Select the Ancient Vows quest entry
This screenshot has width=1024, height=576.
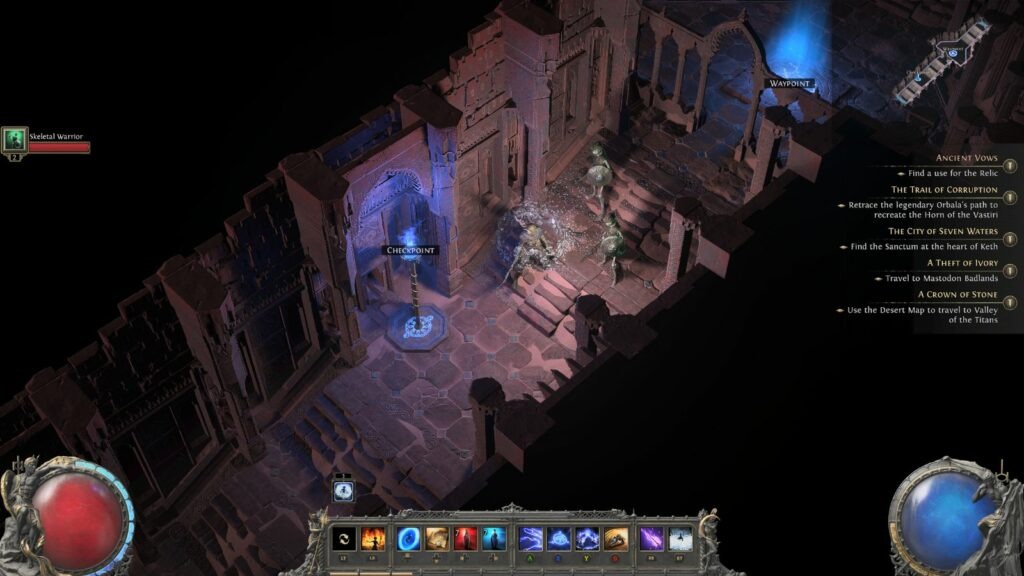(965, 158)
